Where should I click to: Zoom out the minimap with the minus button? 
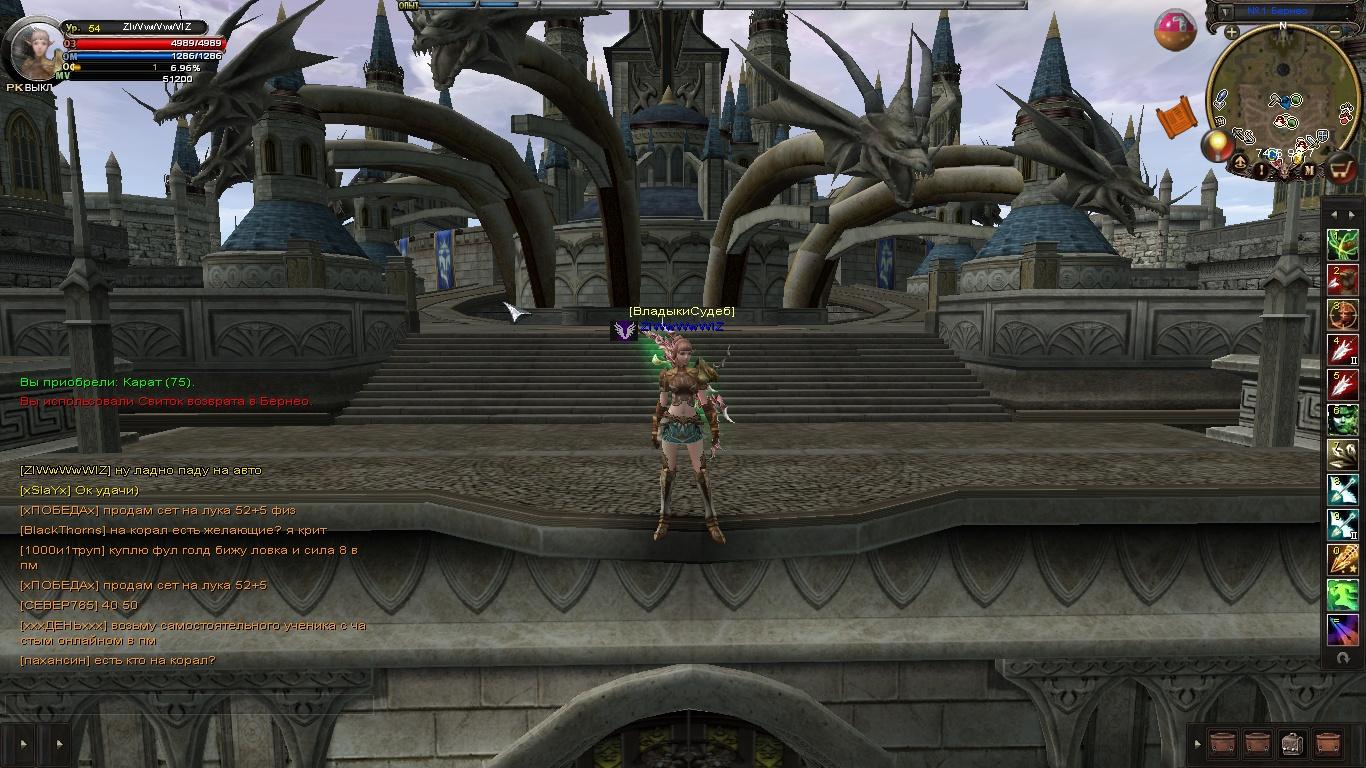pyautogui.click(x=1335, y=32)
